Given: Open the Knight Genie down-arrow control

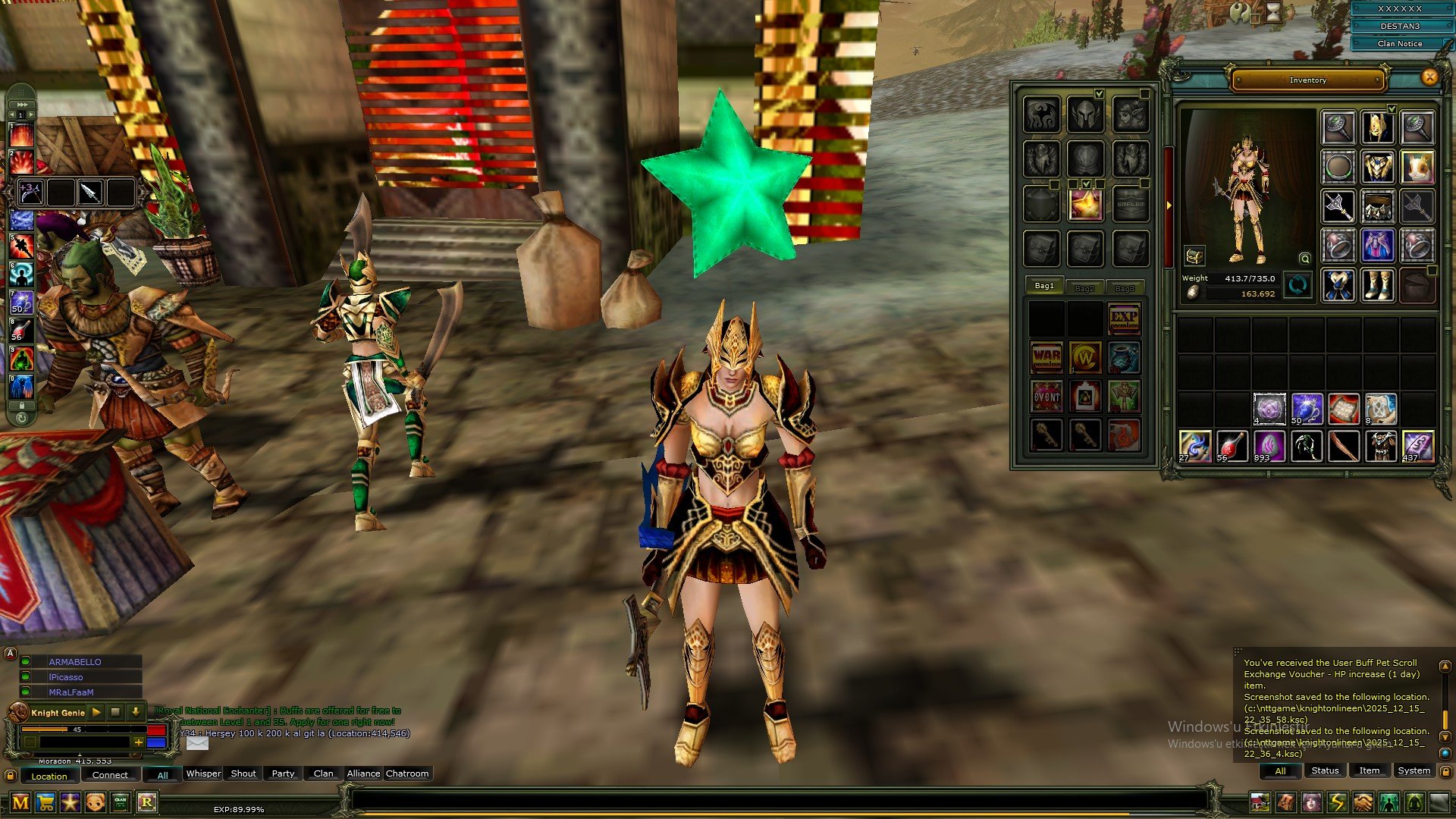Looking at the screenshot, I should pos(135,713).
